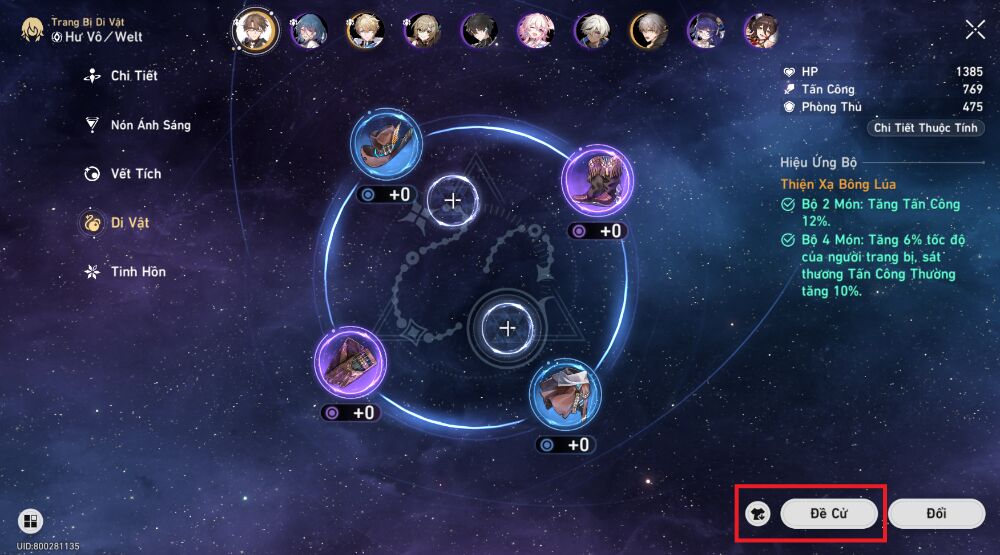Click the small round icon beside Đề Cử
Screen dimensions: 1000x555
tap(757, 514)
